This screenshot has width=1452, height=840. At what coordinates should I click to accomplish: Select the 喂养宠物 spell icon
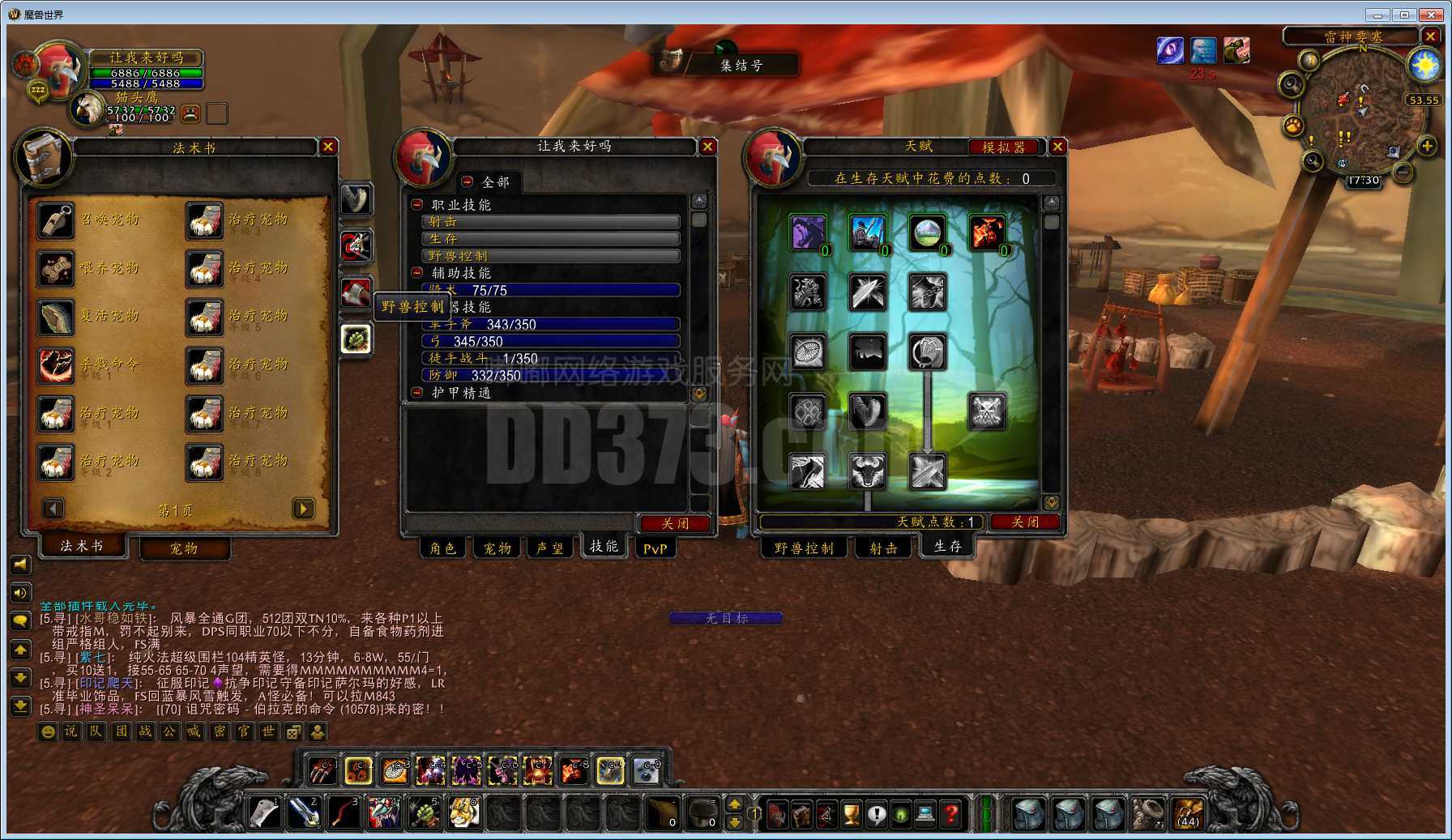[x=56, y=269]
